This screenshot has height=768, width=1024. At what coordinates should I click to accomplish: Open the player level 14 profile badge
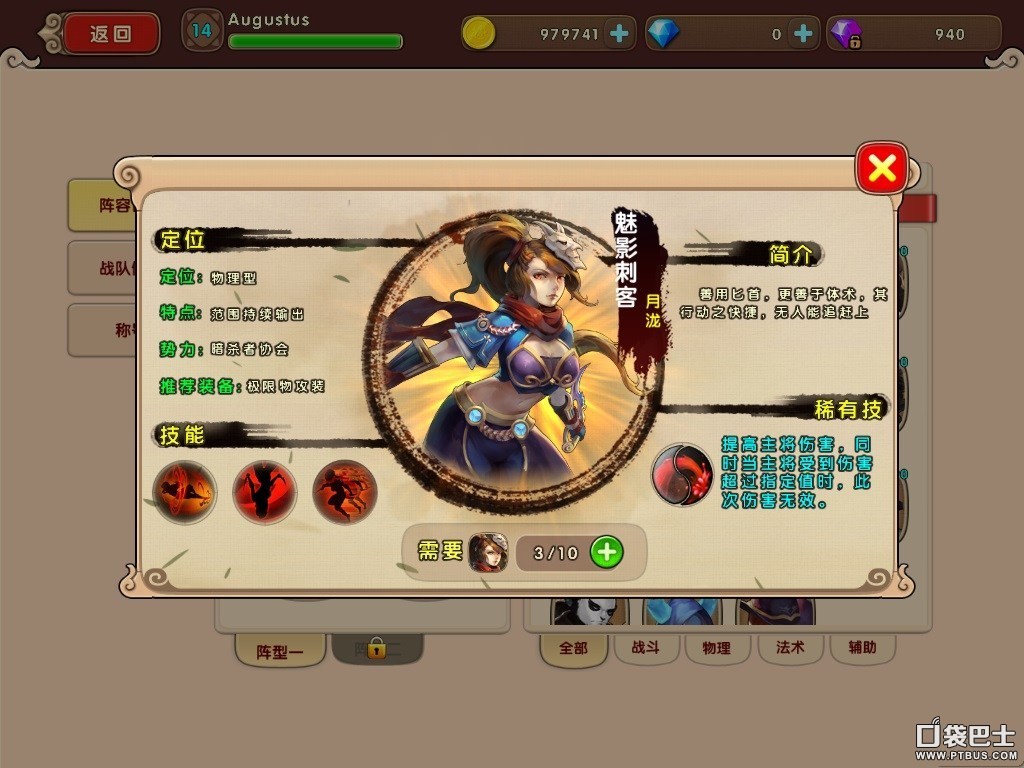[x=202, y=31]
